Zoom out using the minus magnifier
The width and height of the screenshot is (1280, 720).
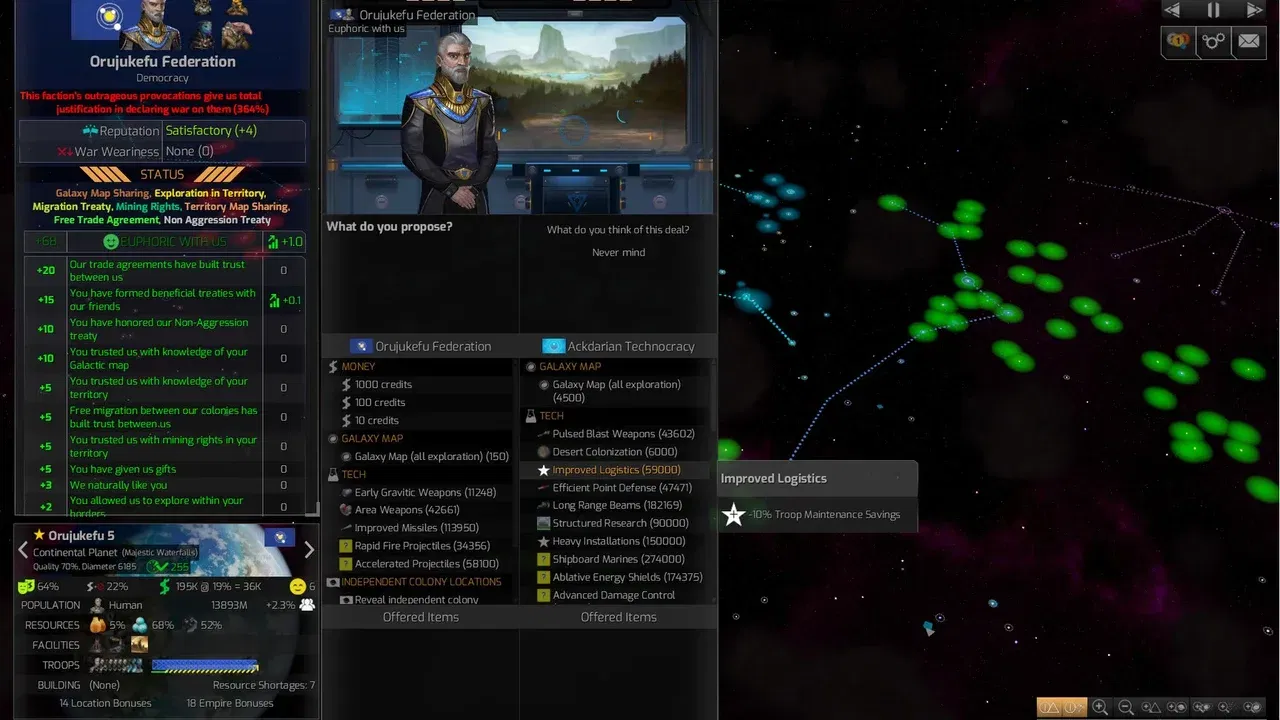[x=1126, y=707]
